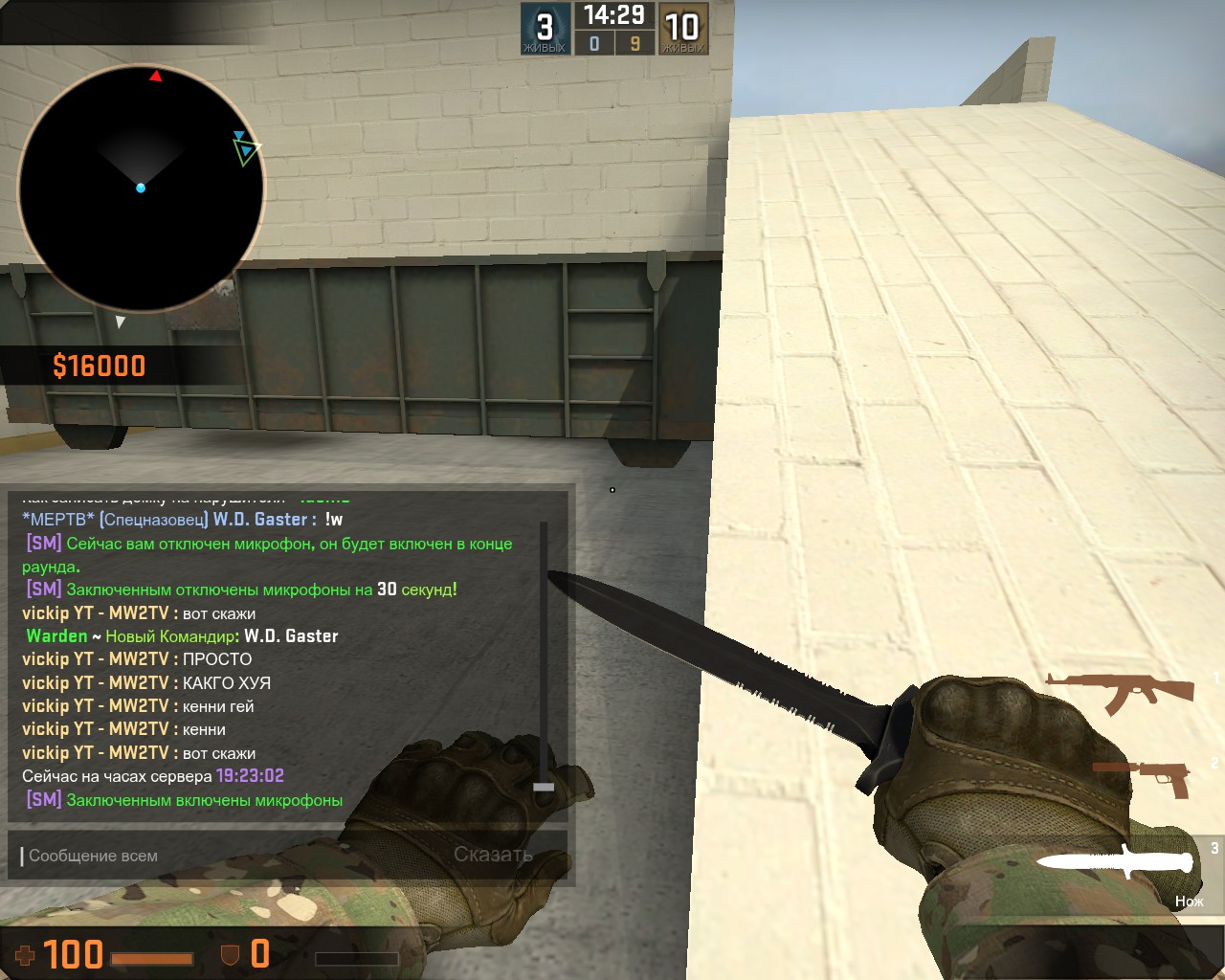
Task: Click the circular radar minimap
Action: (141, 188)
